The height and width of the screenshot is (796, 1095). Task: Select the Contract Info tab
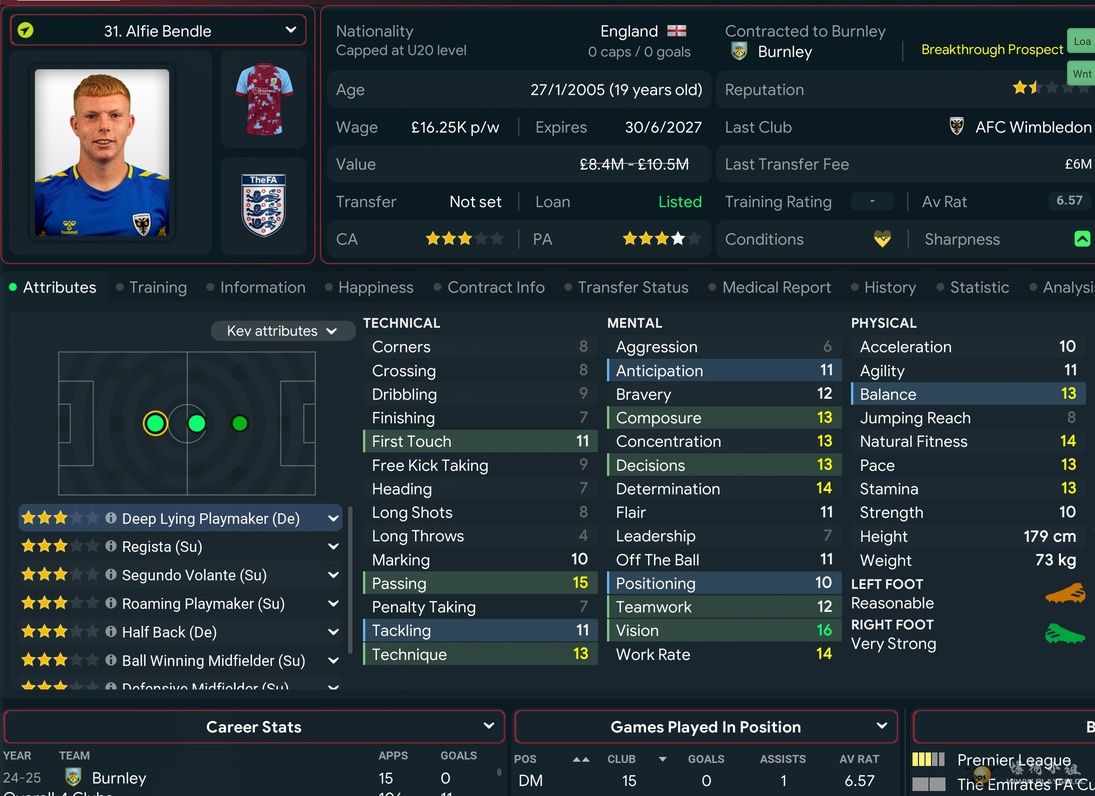(495, 288)
